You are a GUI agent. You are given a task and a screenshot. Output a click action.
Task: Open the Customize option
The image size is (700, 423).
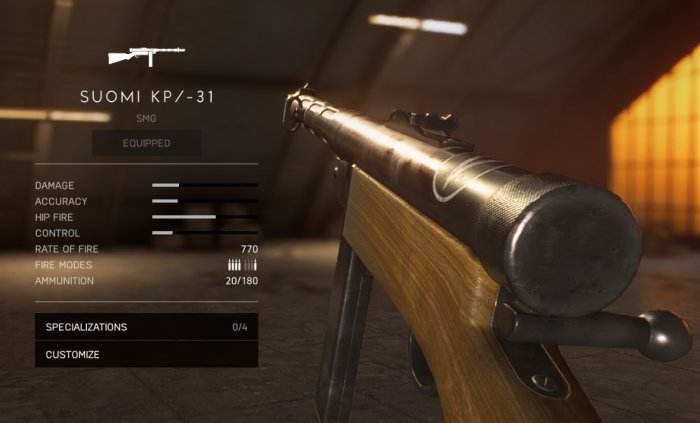click(146, 354)
